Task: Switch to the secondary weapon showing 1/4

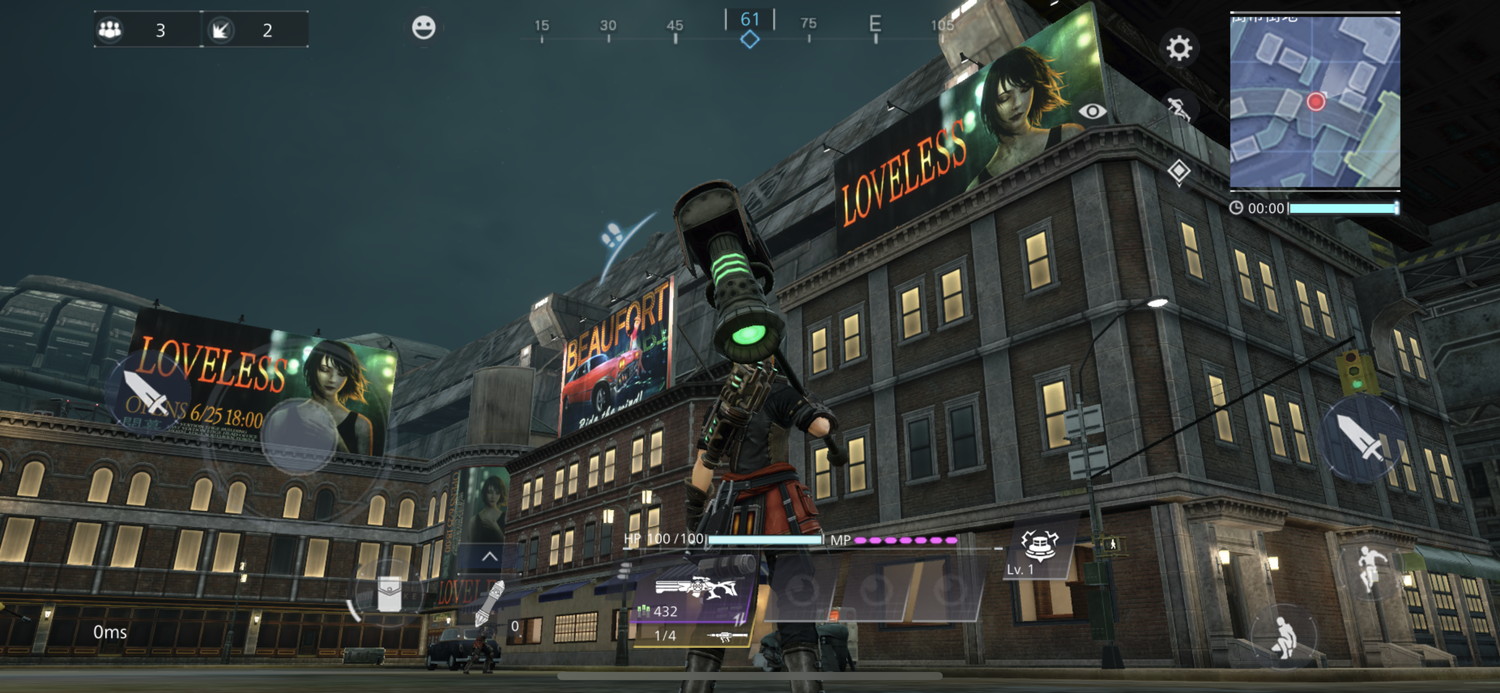Action: pyautogui.click(x=691, y=636)
